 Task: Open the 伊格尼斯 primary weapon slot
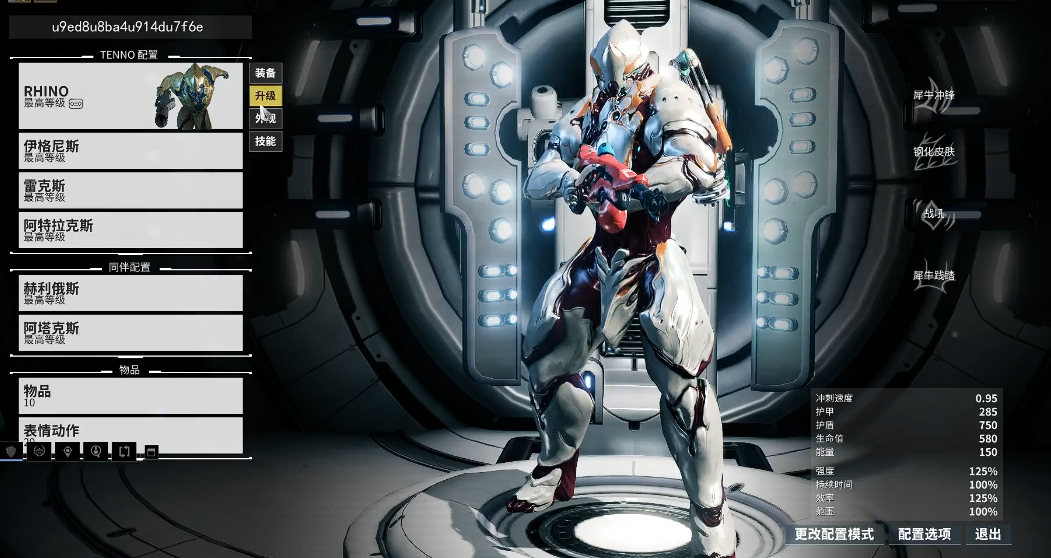pos(130,150)
